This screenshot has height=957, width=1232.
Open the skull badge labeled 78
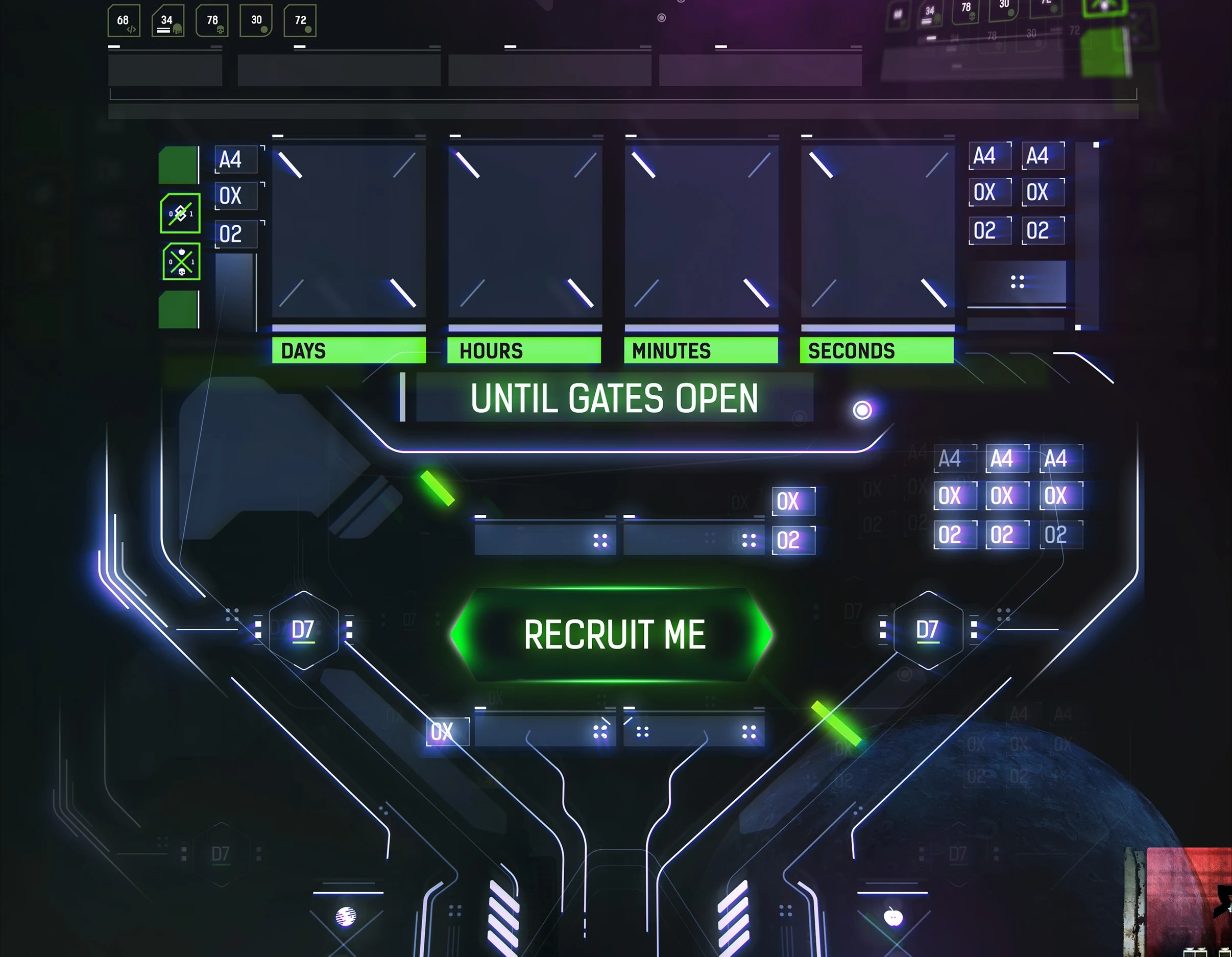[x=212, y=21]
